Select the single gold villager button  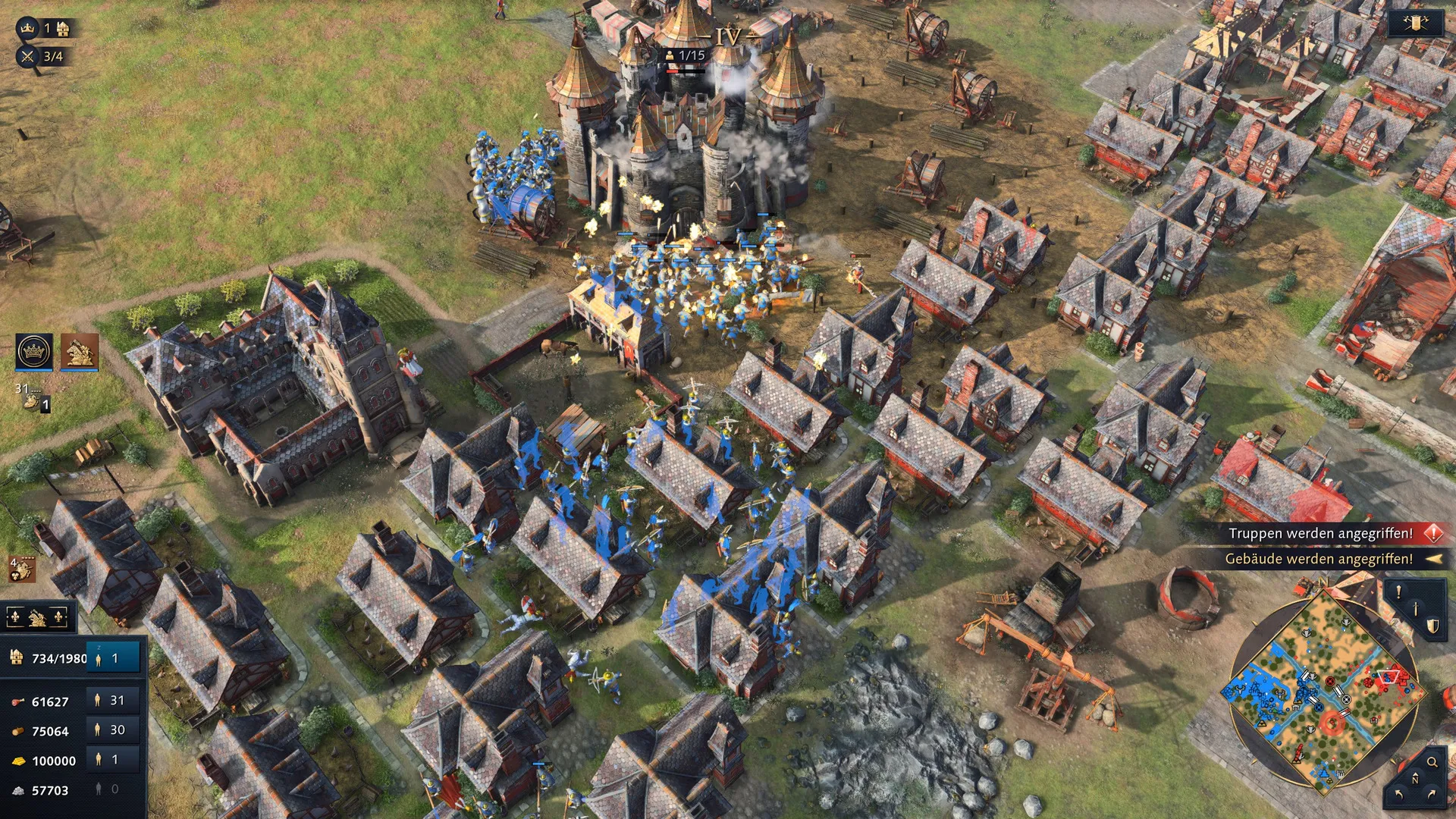coord(114,760)
